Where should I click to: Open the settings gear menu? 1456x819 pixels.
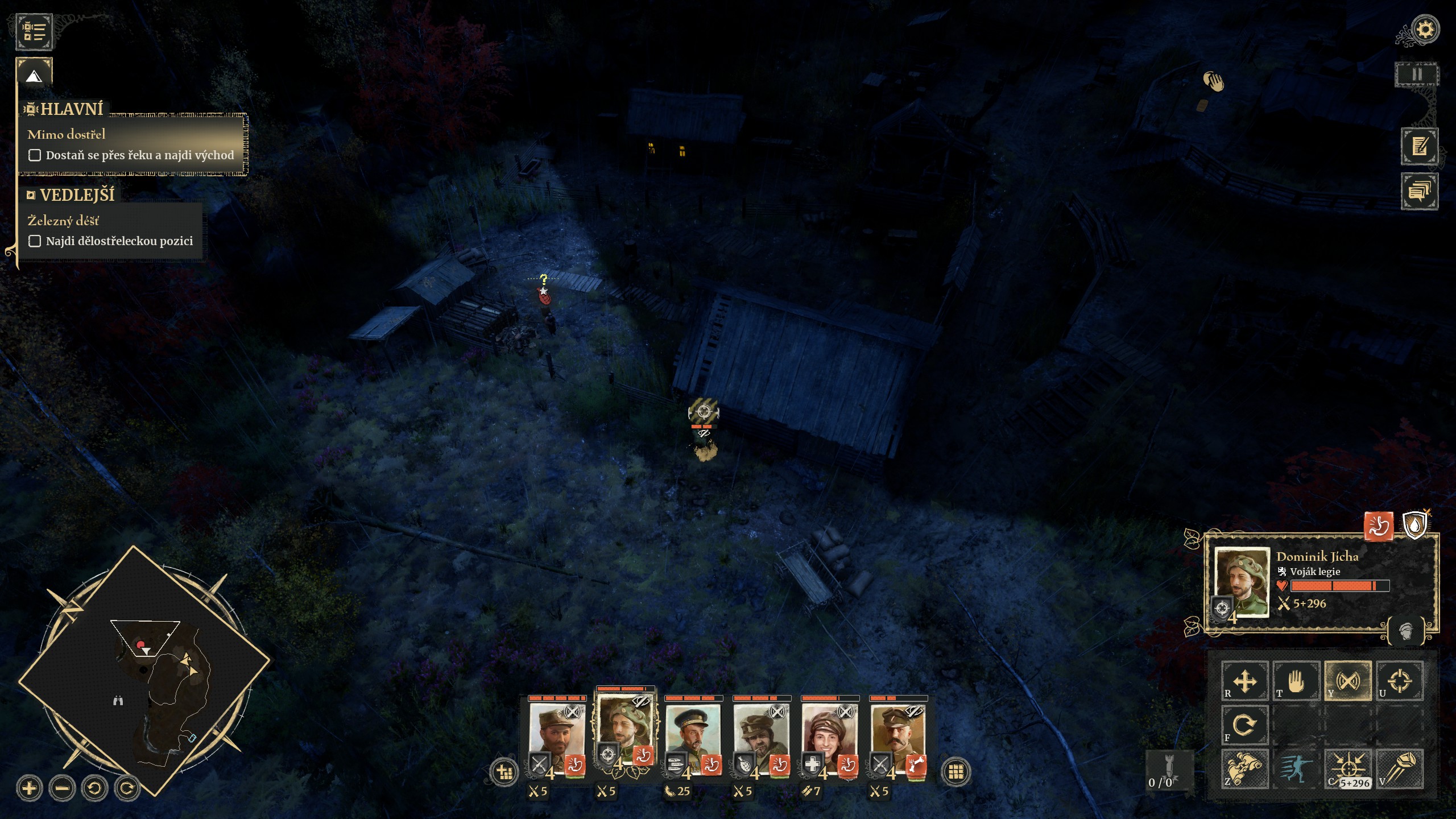pos(1425,29)
